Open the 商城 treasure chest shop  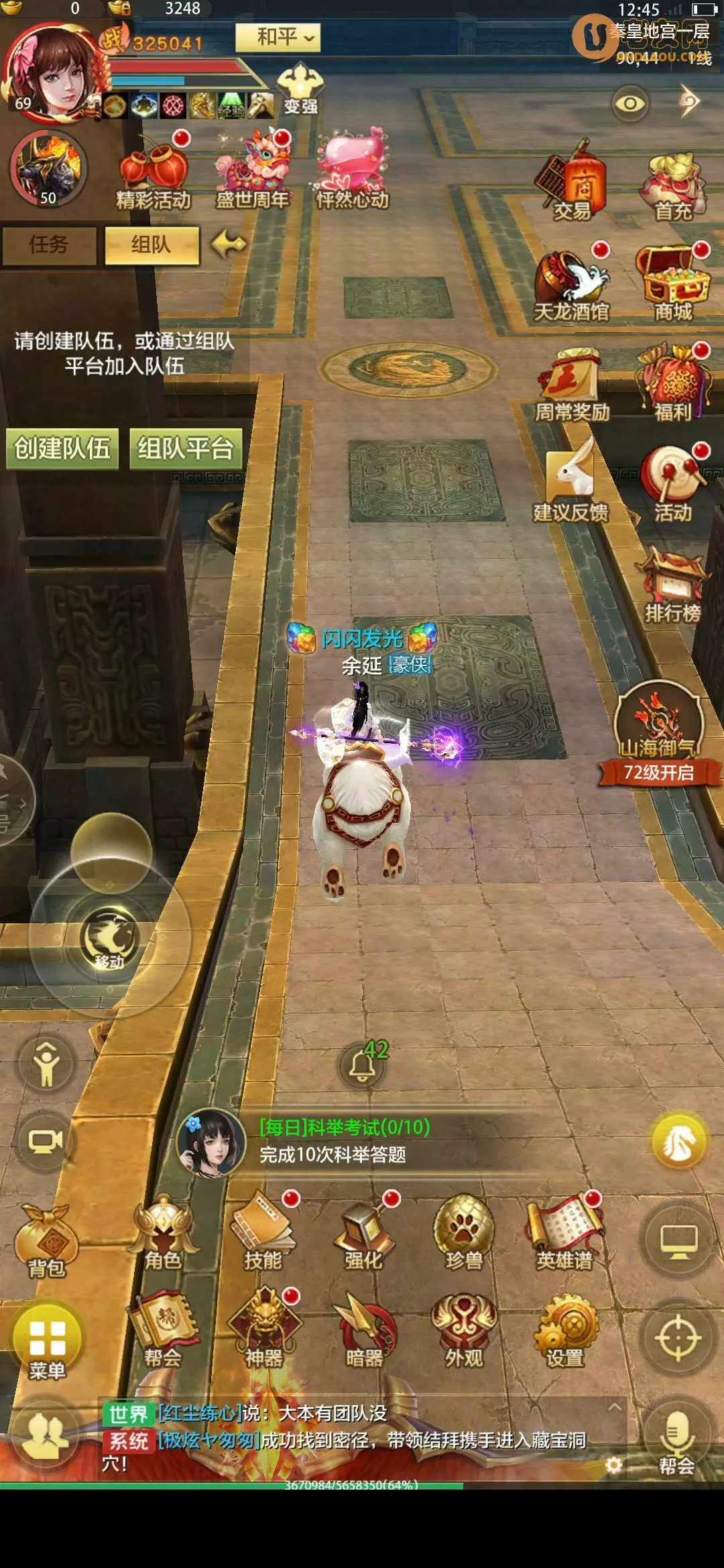pos(673,283)
